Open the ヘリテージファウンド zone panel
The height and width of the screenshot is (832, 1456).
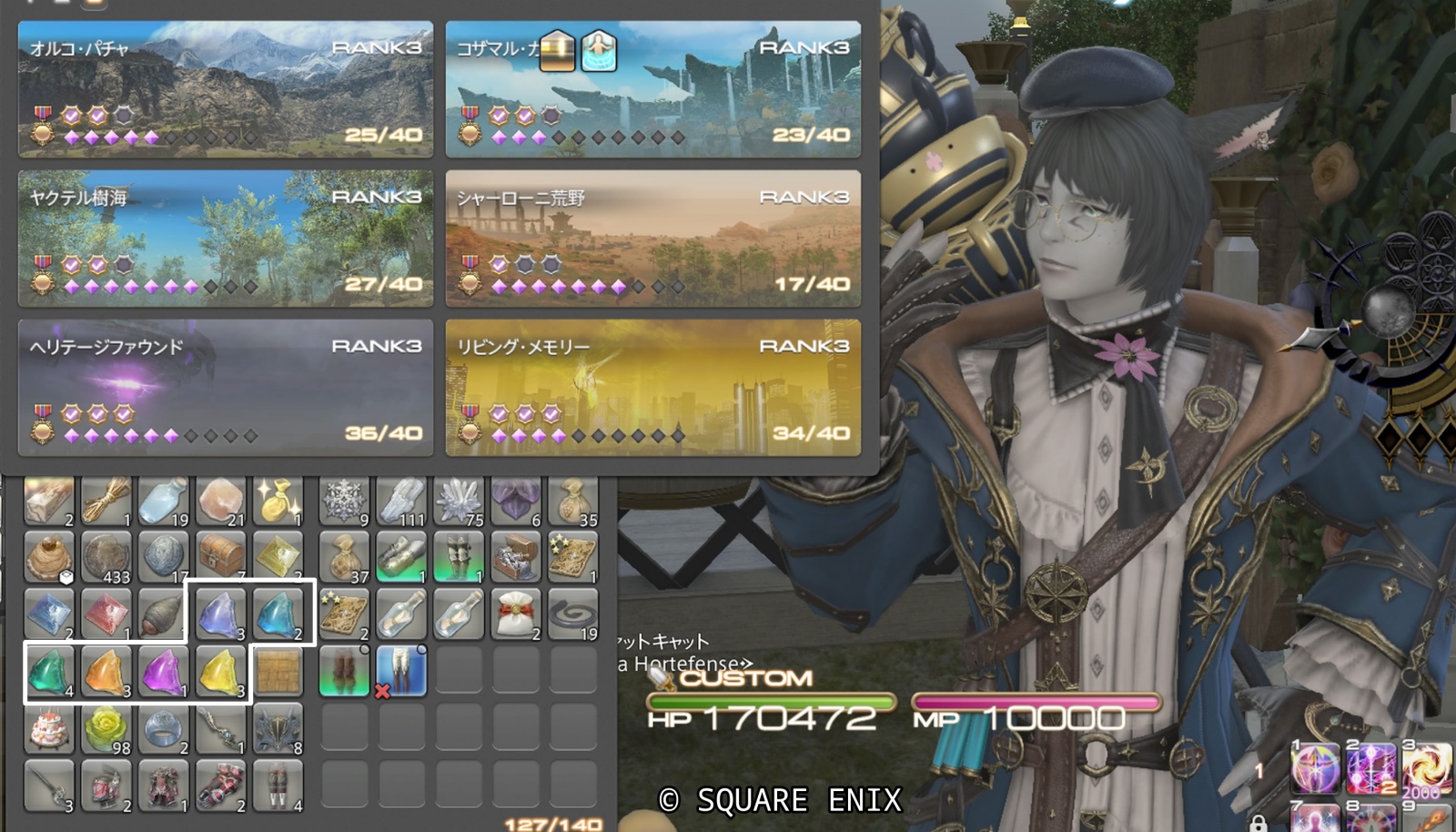(x=226, y=388)
